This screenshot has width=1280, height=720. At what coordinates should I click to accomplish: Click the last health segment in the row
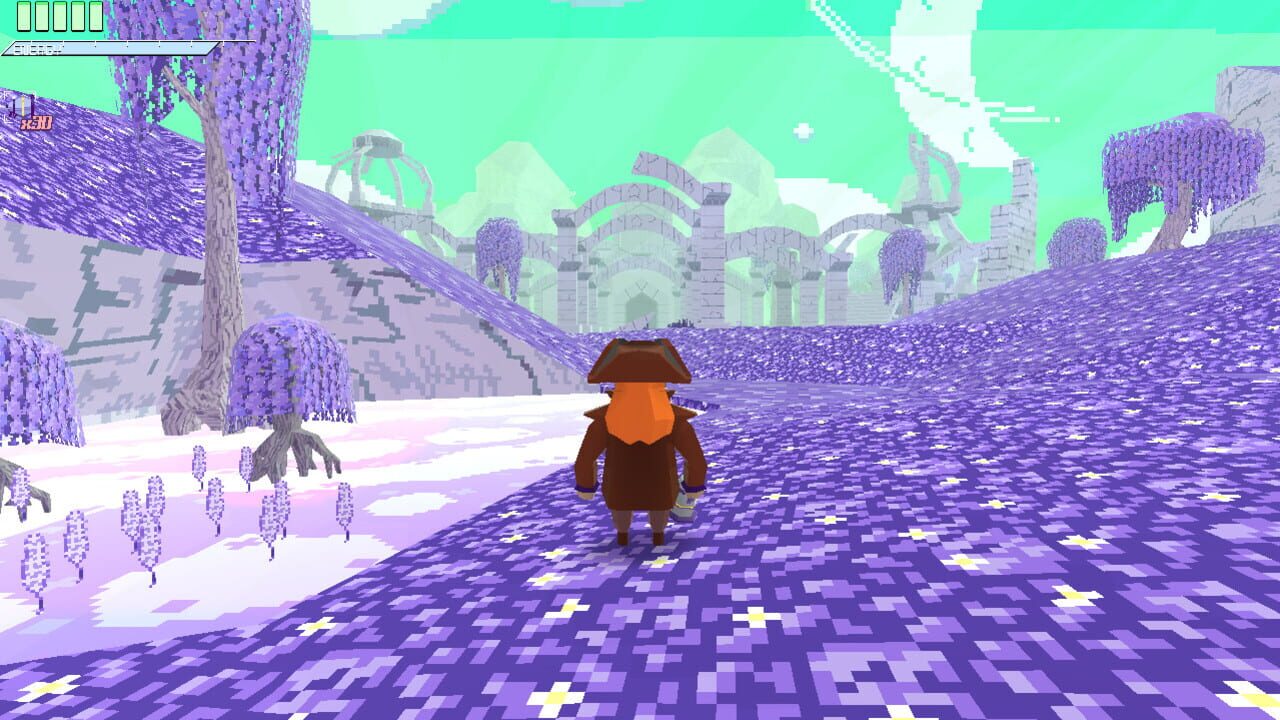96,16
